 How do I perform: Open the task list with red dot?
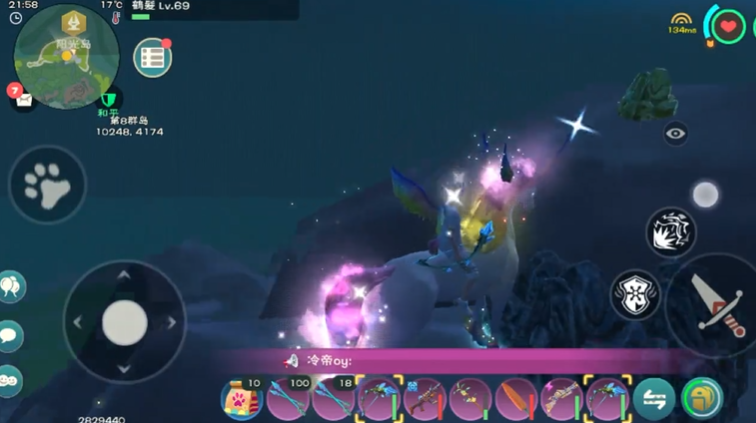[x=152, y=57]
